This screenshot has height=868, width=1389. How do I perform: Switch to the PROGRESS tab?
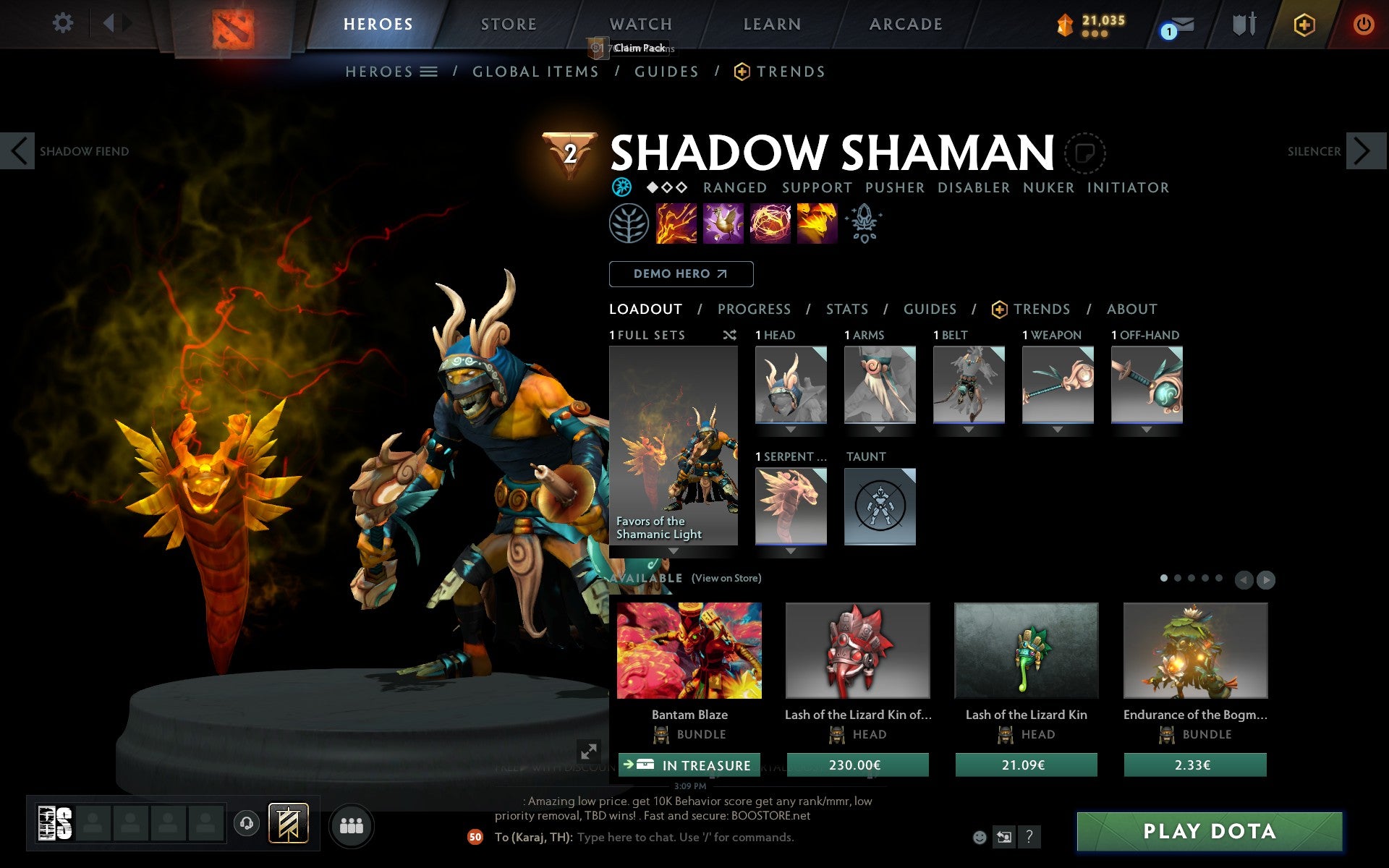tap(754, 309)
